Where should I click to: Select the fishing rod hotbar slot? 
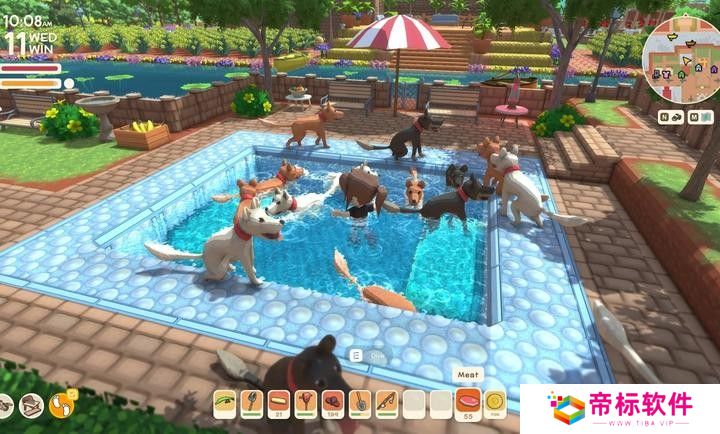[x=386, y=403]
